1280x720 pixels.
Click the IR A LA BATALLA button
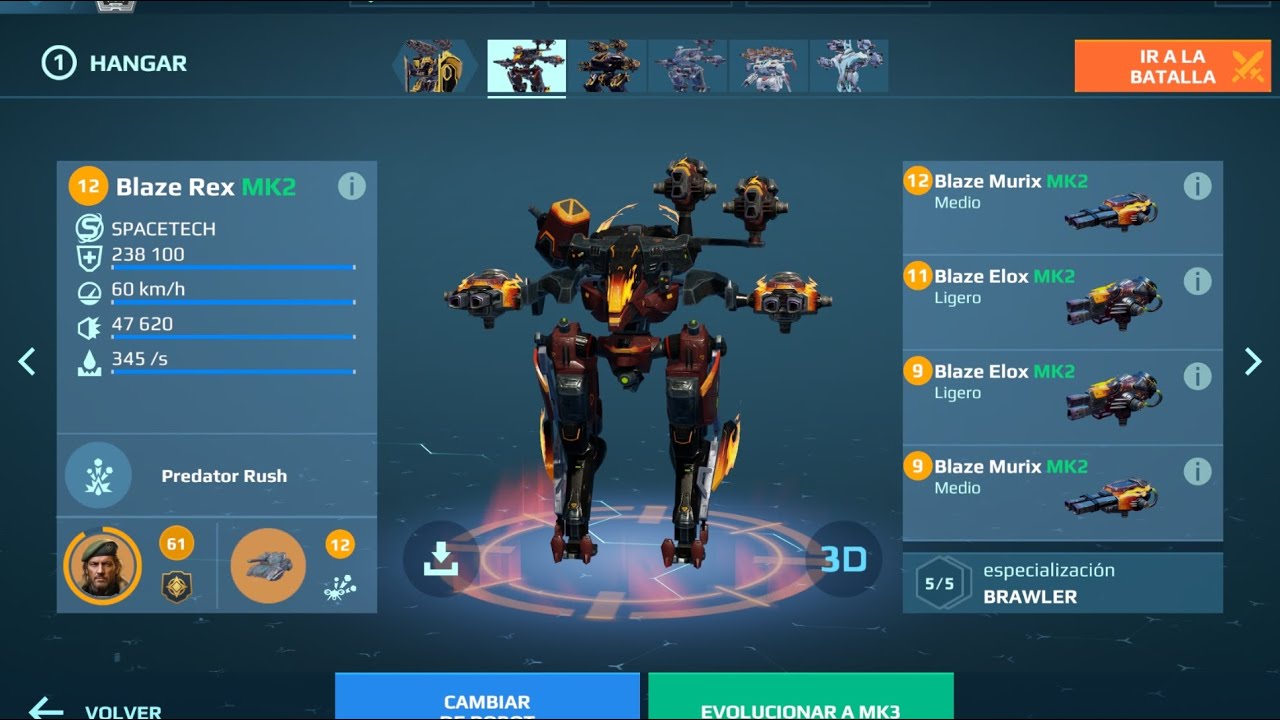(x=1170, y=65)
